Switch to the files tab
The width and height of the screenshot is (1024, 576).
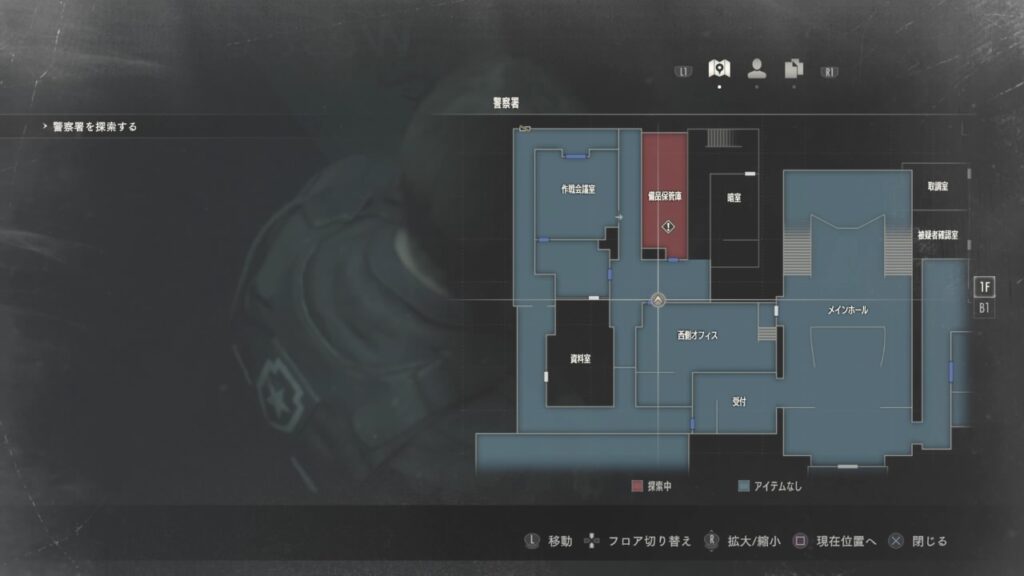(x=794, y=68)
